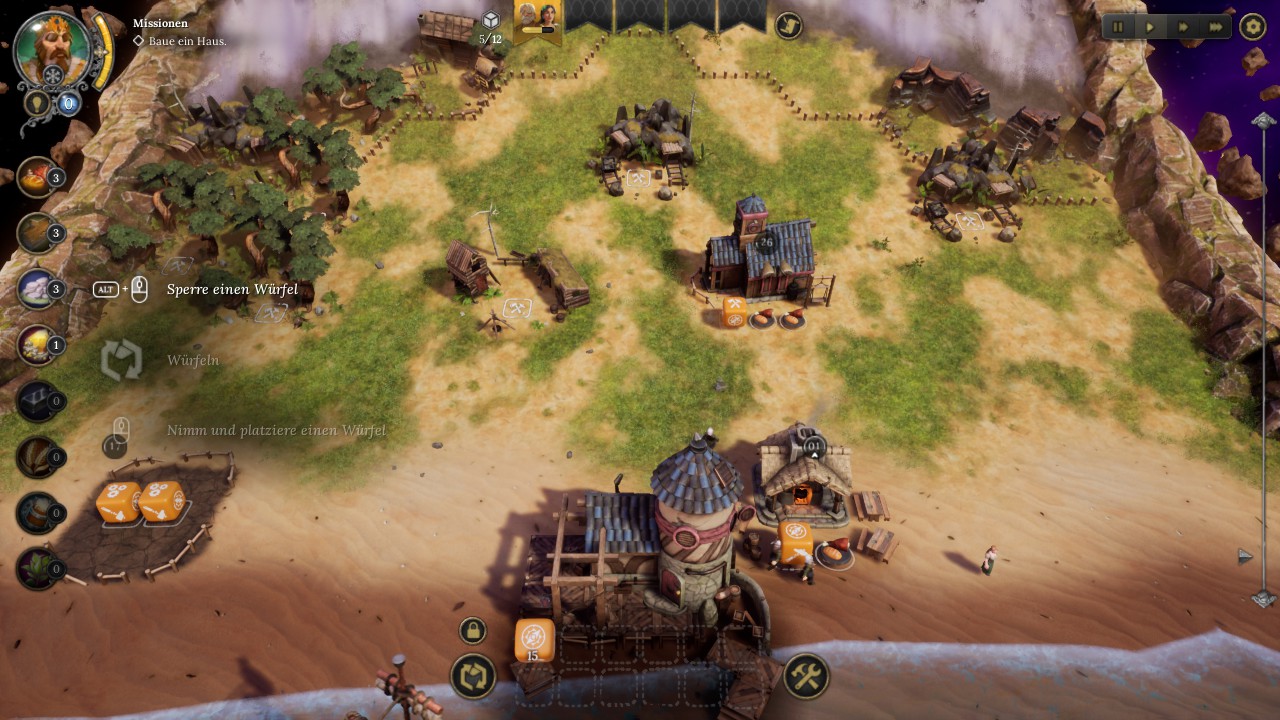Screen dimensions: 1280x720
Task: Select the wood resource icon
Action: 37,233
